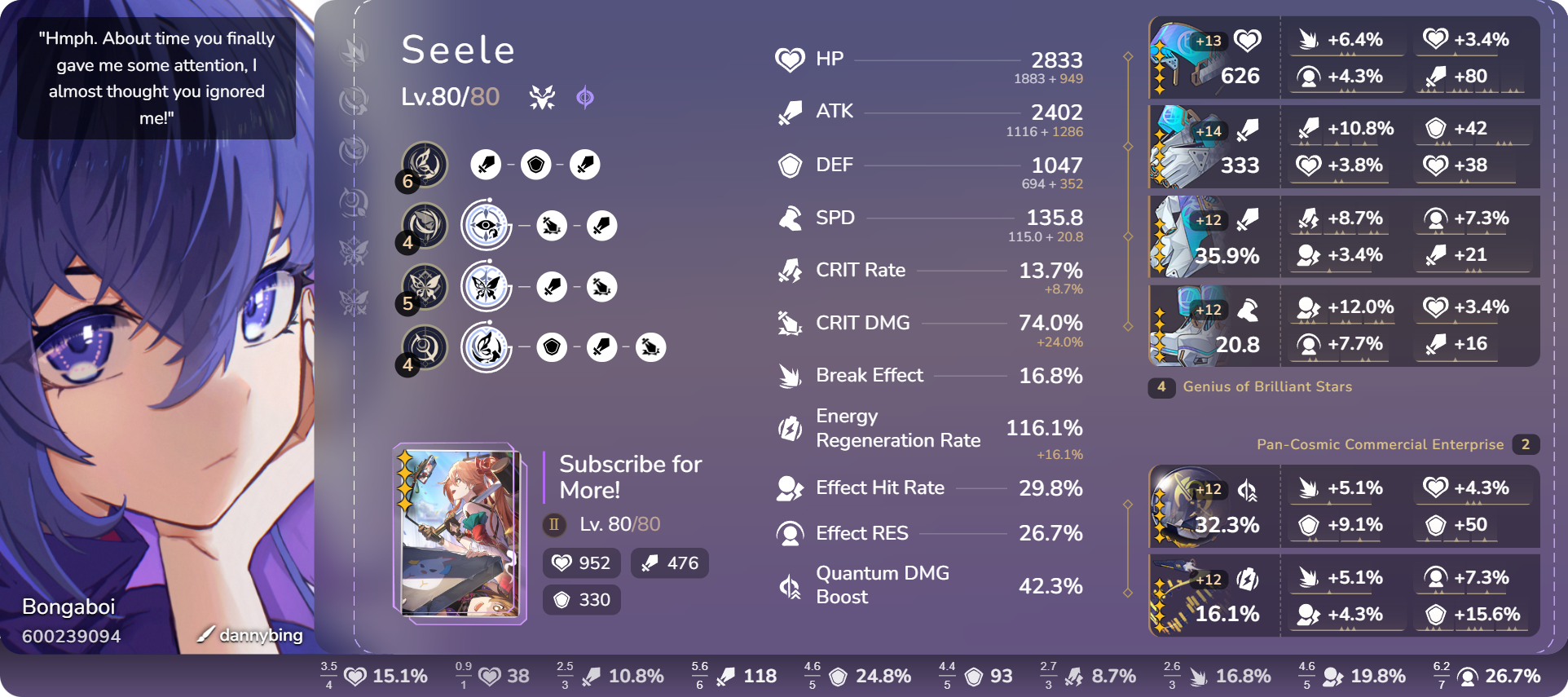Select the Quantum element icon beside Seele's level
1568x697 pixels.
[x=586, y=98]
